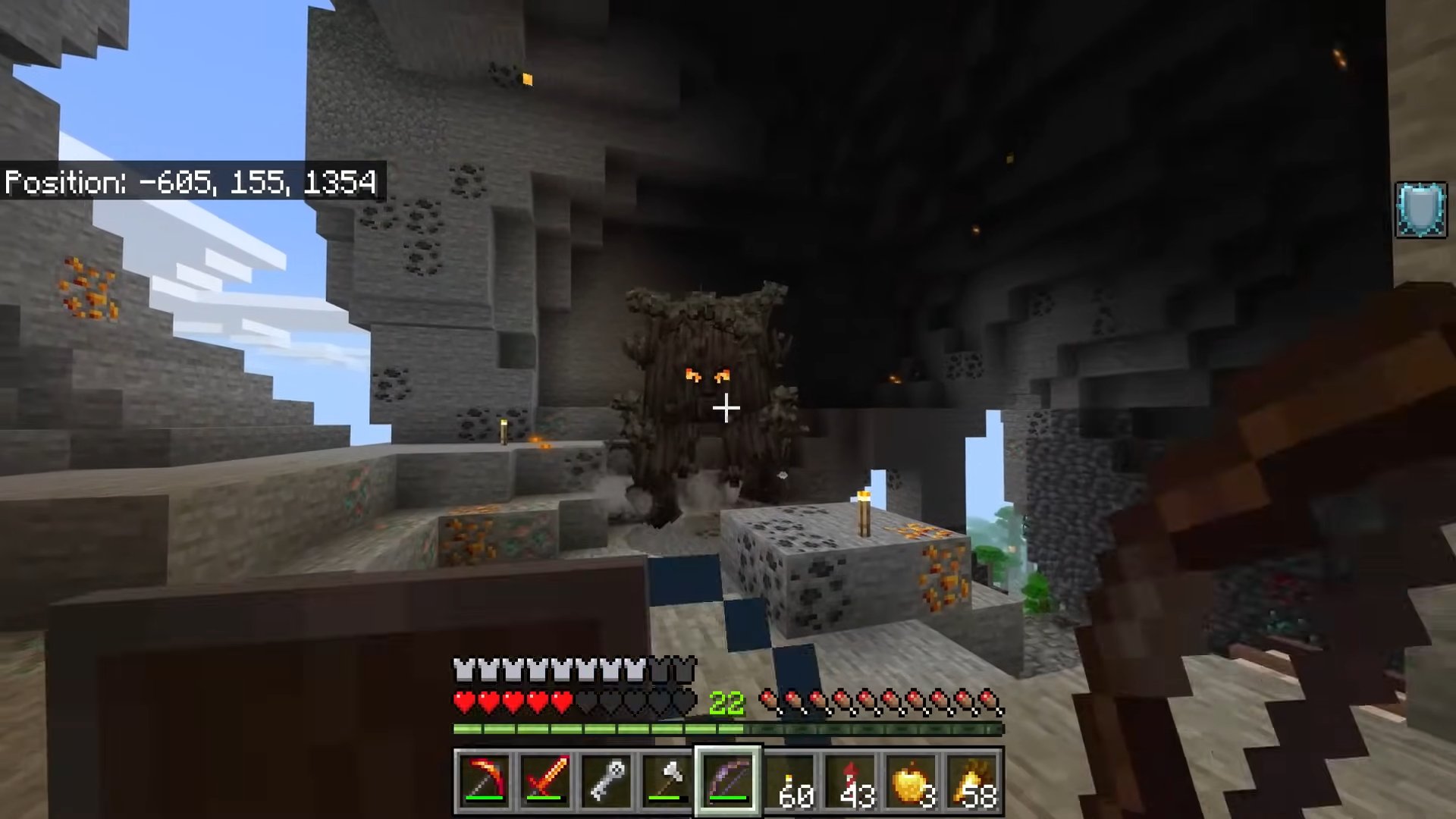Switch to the iron axe slot

coord(667,781)
